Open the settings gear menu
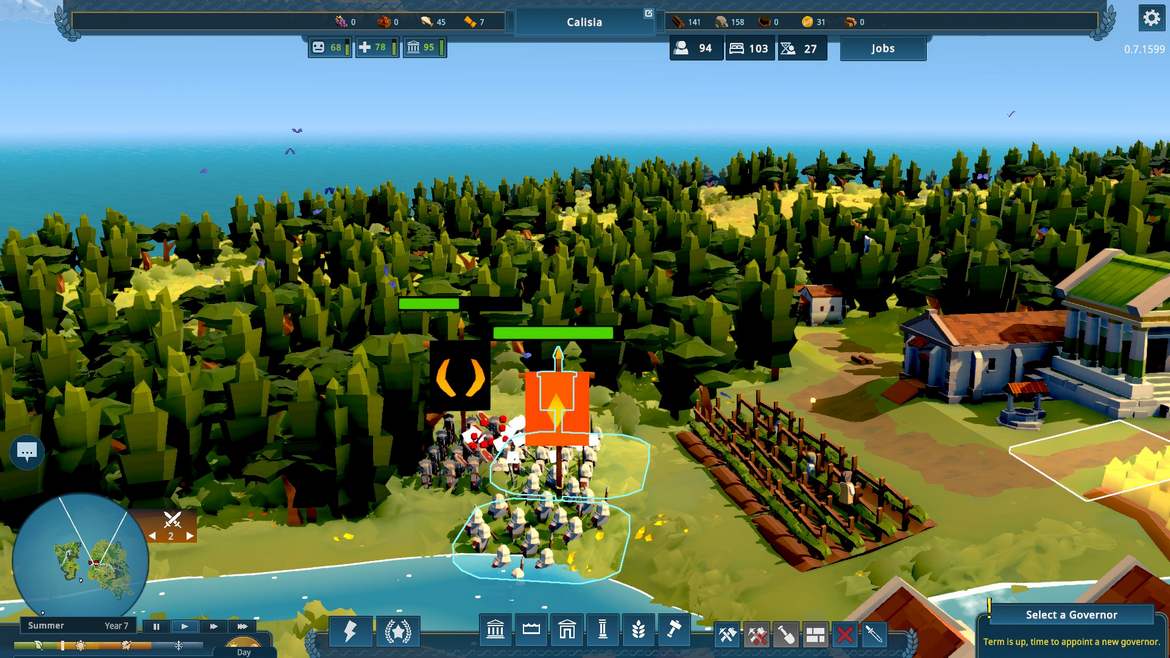1170x658 pixels. tap(1150, 18)
